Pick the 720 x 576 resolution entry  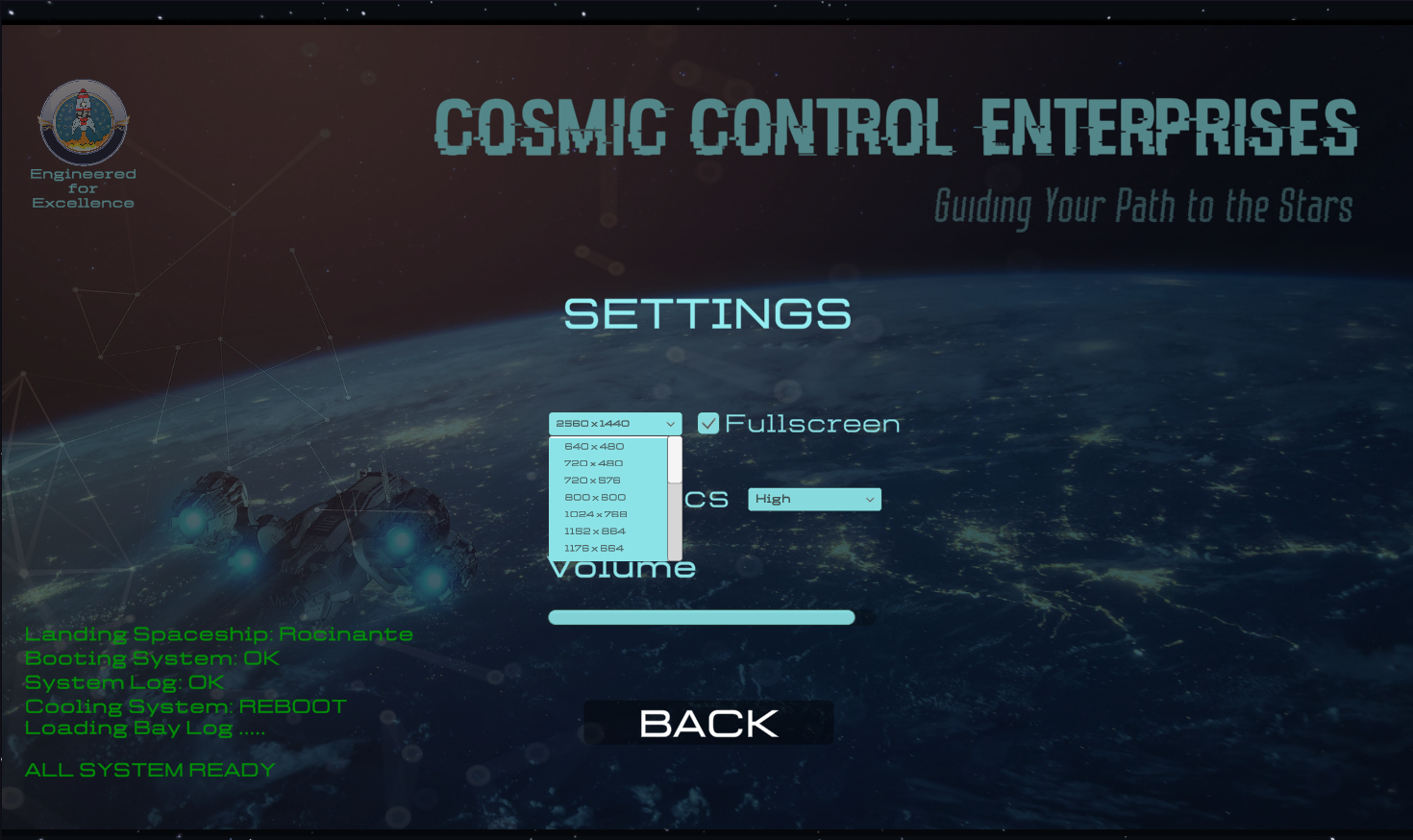tap(593, 481)
